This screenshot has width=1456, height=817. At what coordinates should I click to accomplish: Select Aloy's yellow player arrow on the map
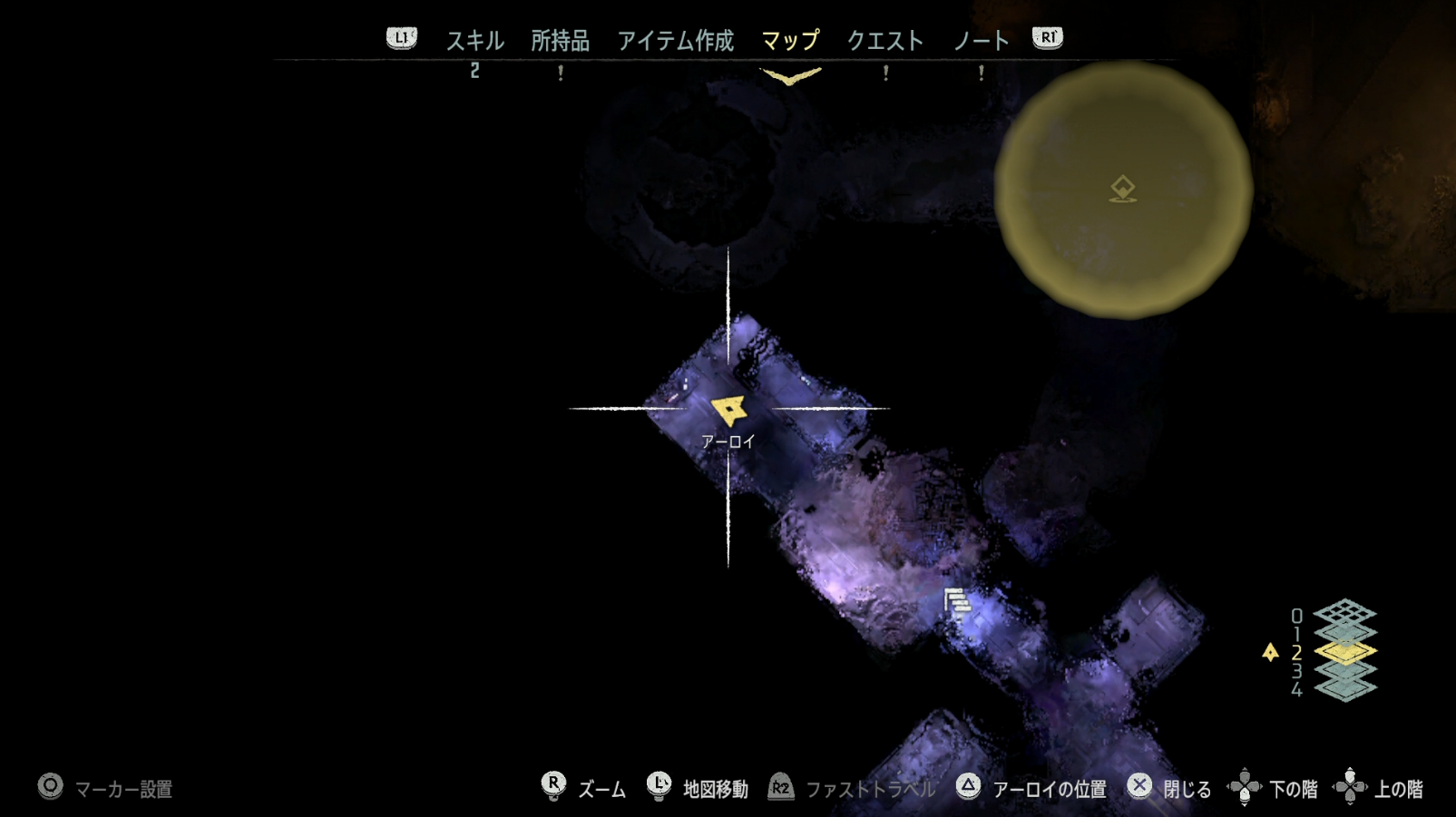coord(731,410)
